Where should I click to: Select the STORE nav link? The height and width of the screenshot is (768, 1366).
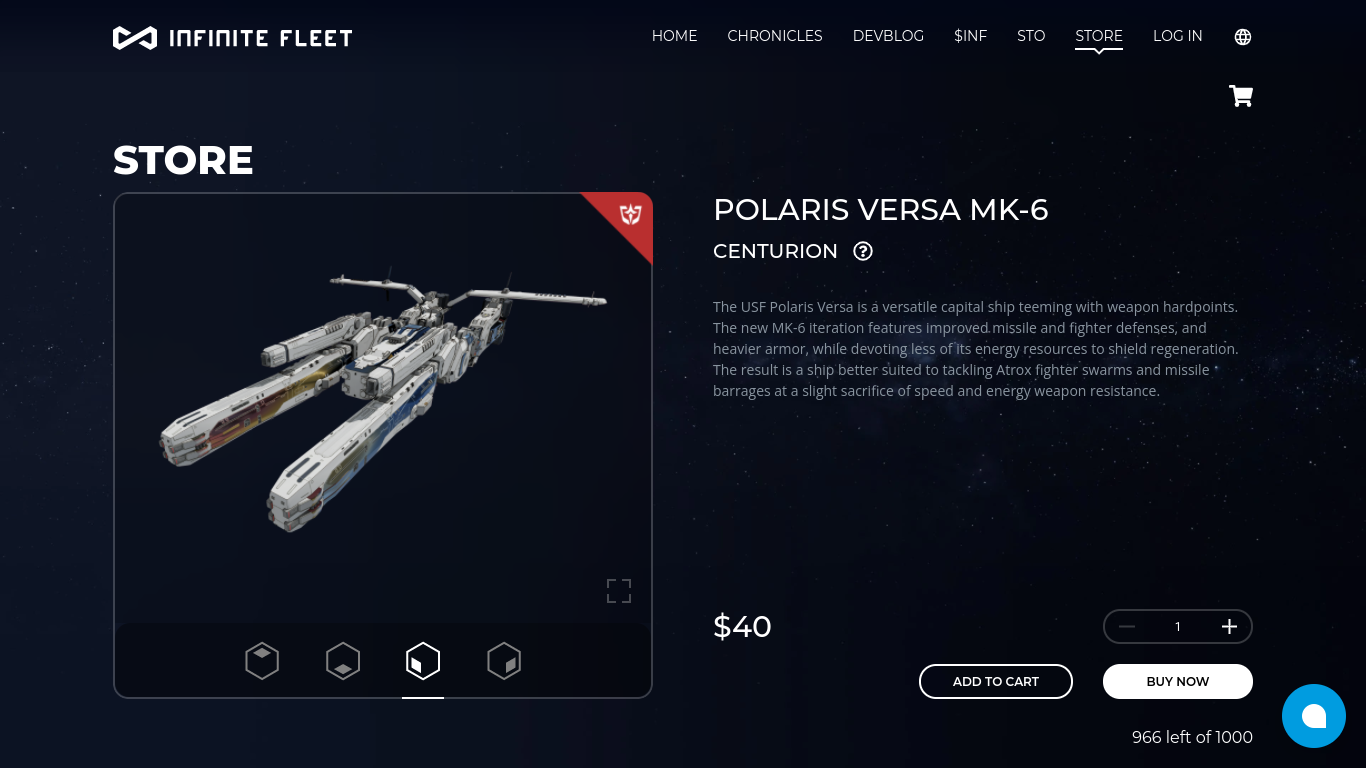coord(1098,36)
